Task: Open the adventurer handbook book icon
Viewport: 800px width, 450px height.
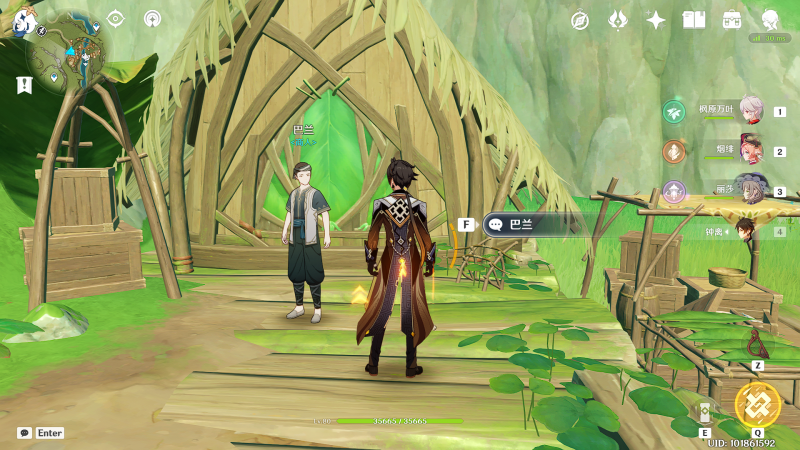Action: point(694,20)
